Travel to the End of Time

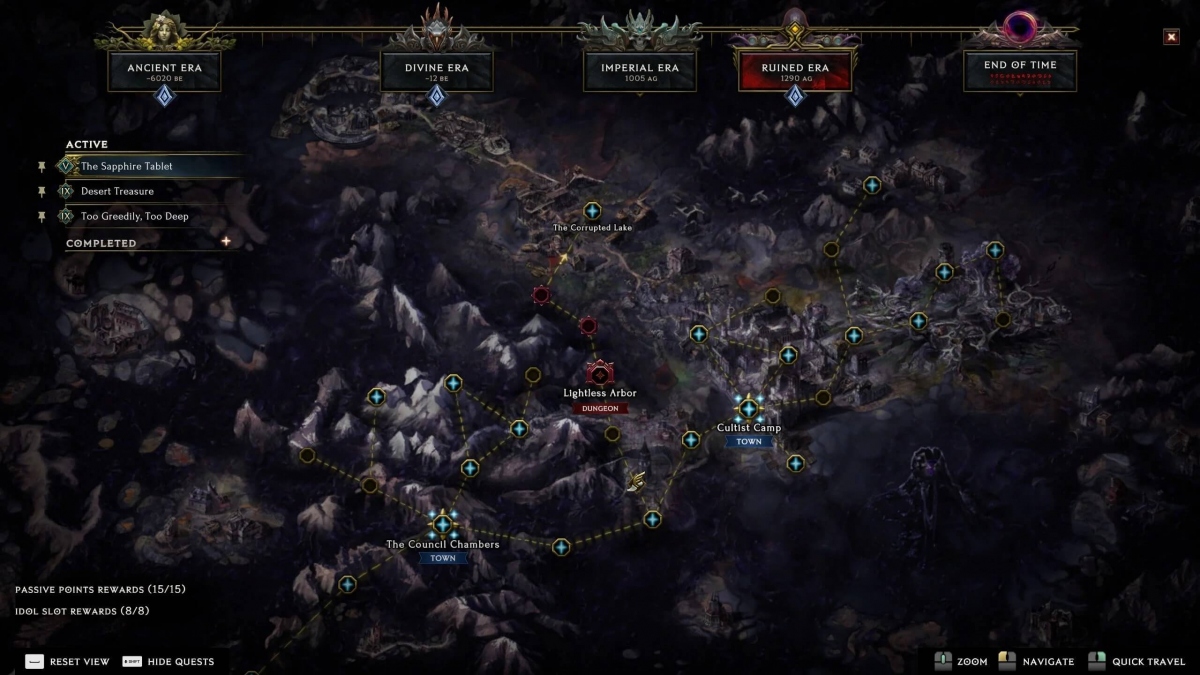(x=1020, y=70)
